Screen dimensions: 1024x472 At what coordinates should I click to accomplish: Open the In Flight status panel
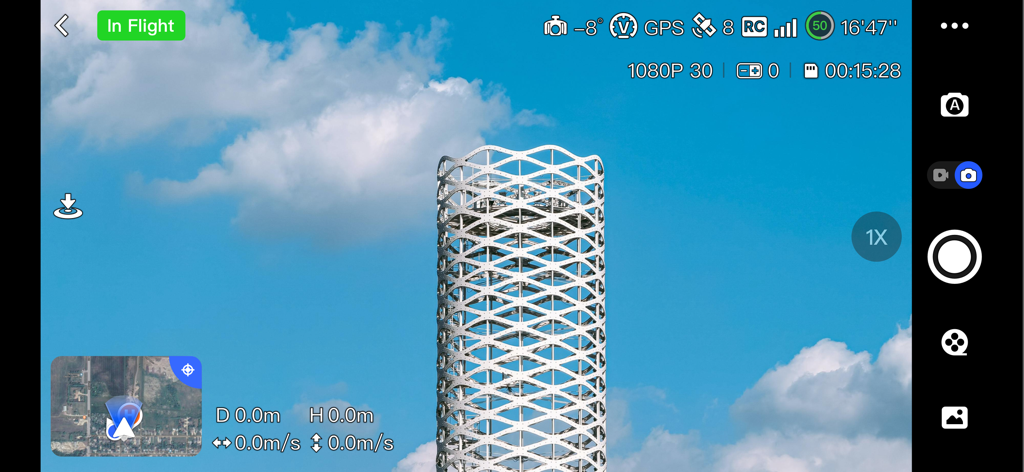[x=141, y=26]
